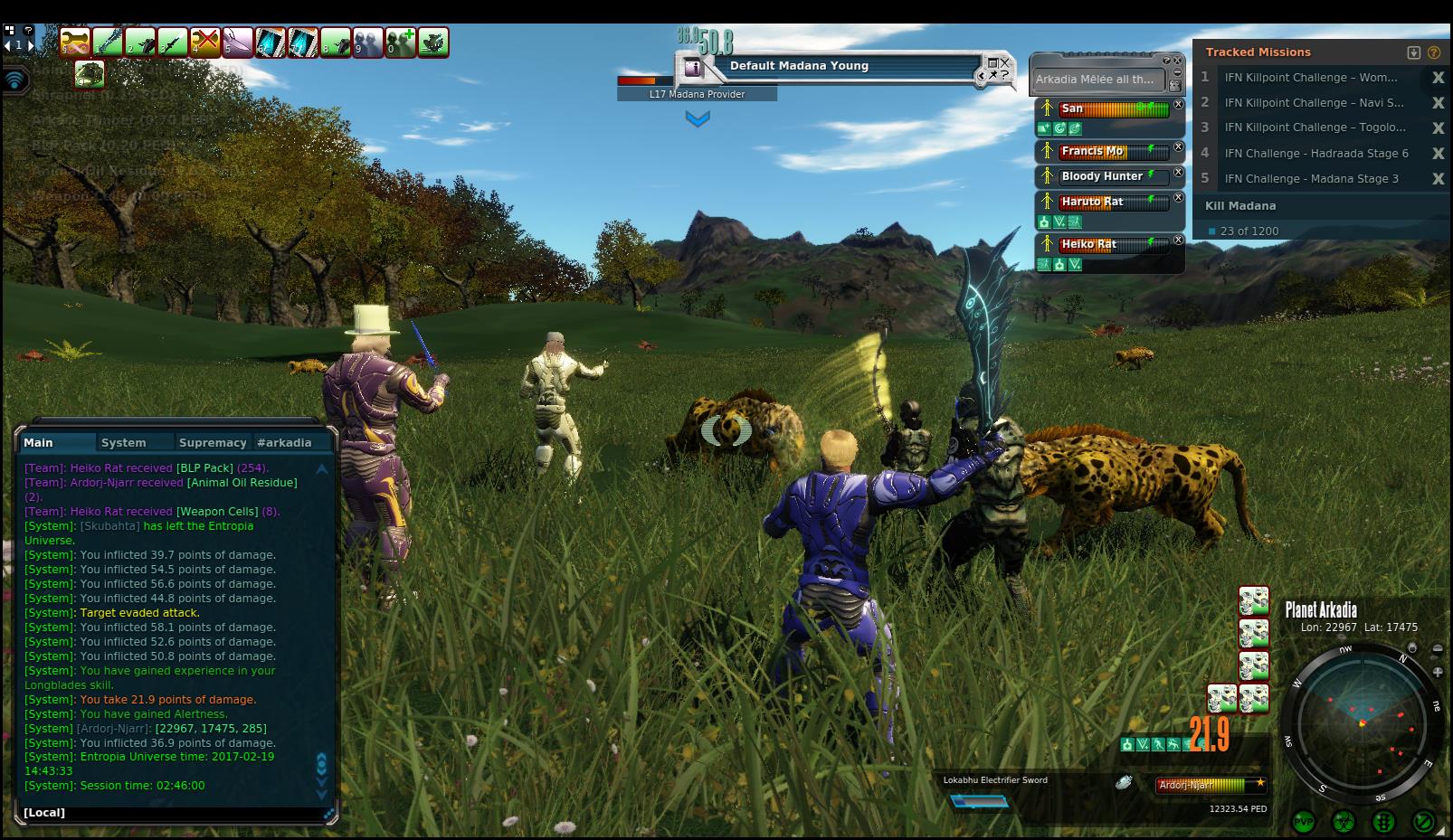1453x840 pixels.
Task: Open the Tracked Missions help icon
Action: click(1434, 52)
